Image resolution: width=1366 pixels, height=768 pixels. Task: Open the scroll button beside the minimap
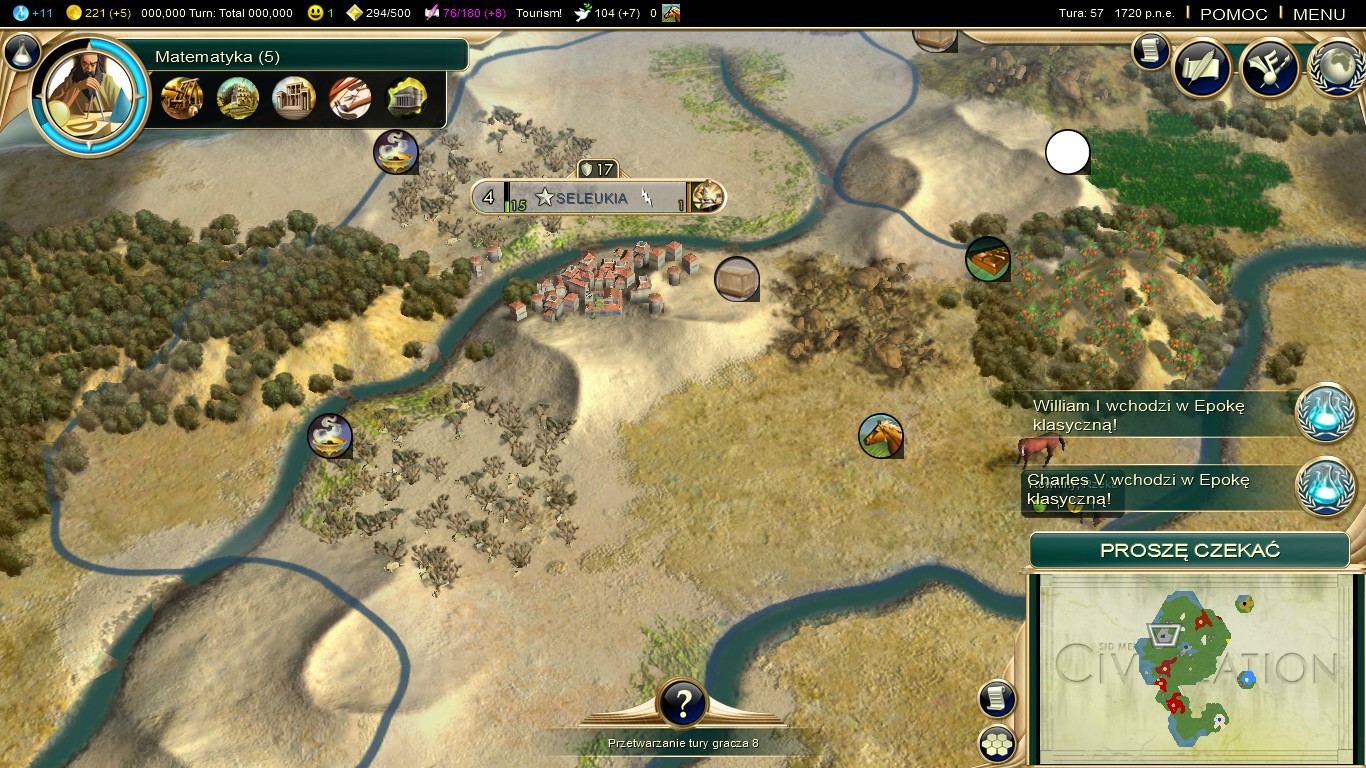point(997,699)
